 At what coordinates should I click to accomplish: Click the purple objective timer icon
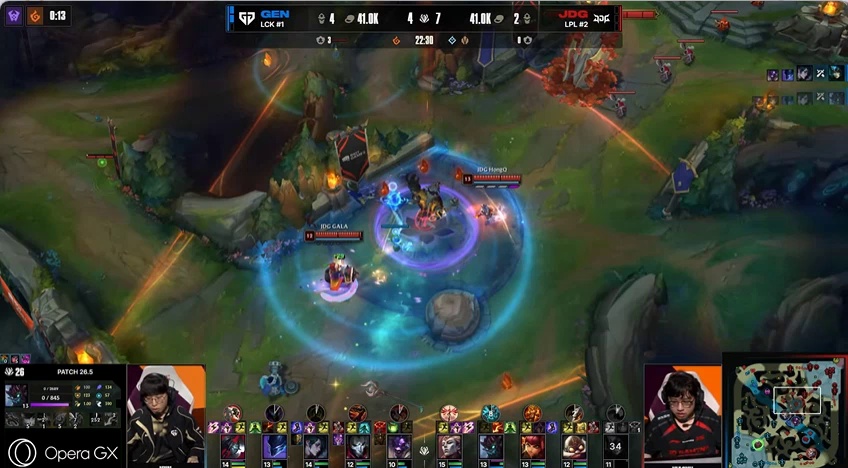coord(14,16)
